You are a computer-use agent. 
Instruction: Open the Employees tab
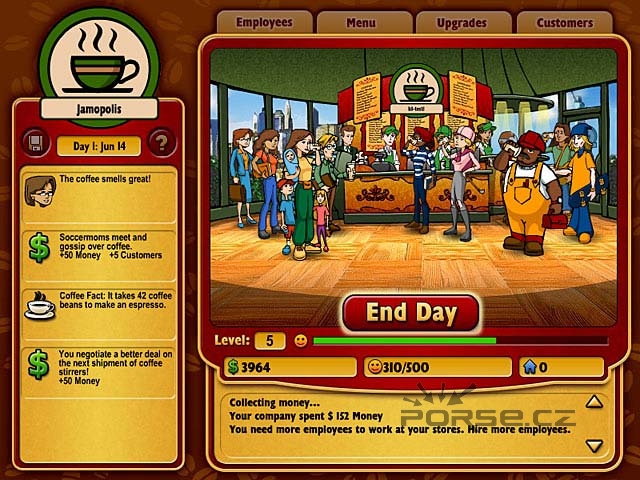(x=264, y=21)
